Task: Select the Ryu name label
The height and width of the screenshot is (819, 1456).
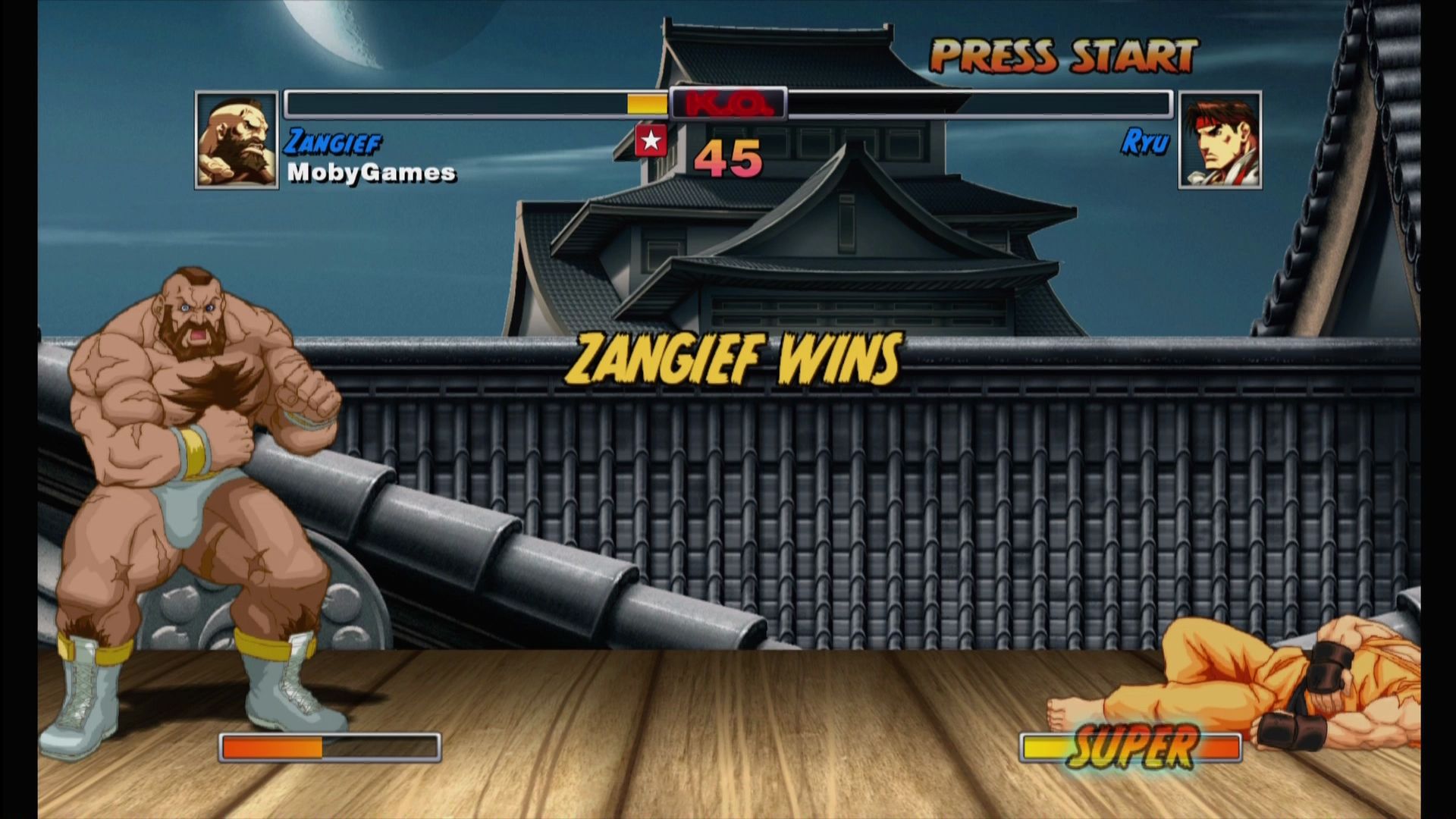Action: [1145, 140]
